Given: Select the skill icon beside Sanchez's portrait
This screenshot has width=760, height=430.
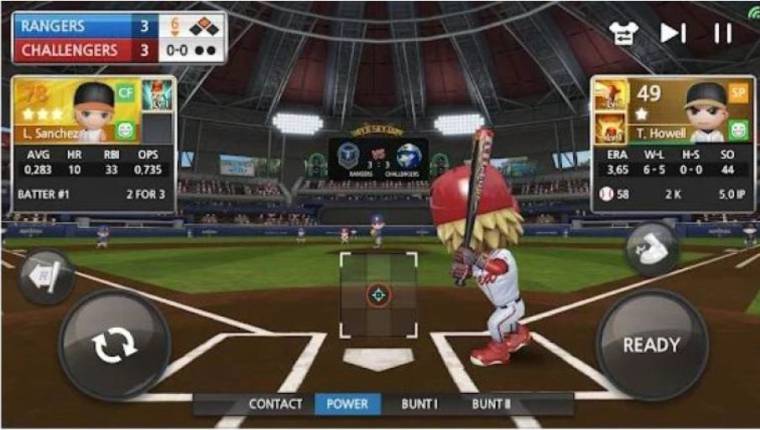Looking at the screenshot, I should (x=156, y=96).
